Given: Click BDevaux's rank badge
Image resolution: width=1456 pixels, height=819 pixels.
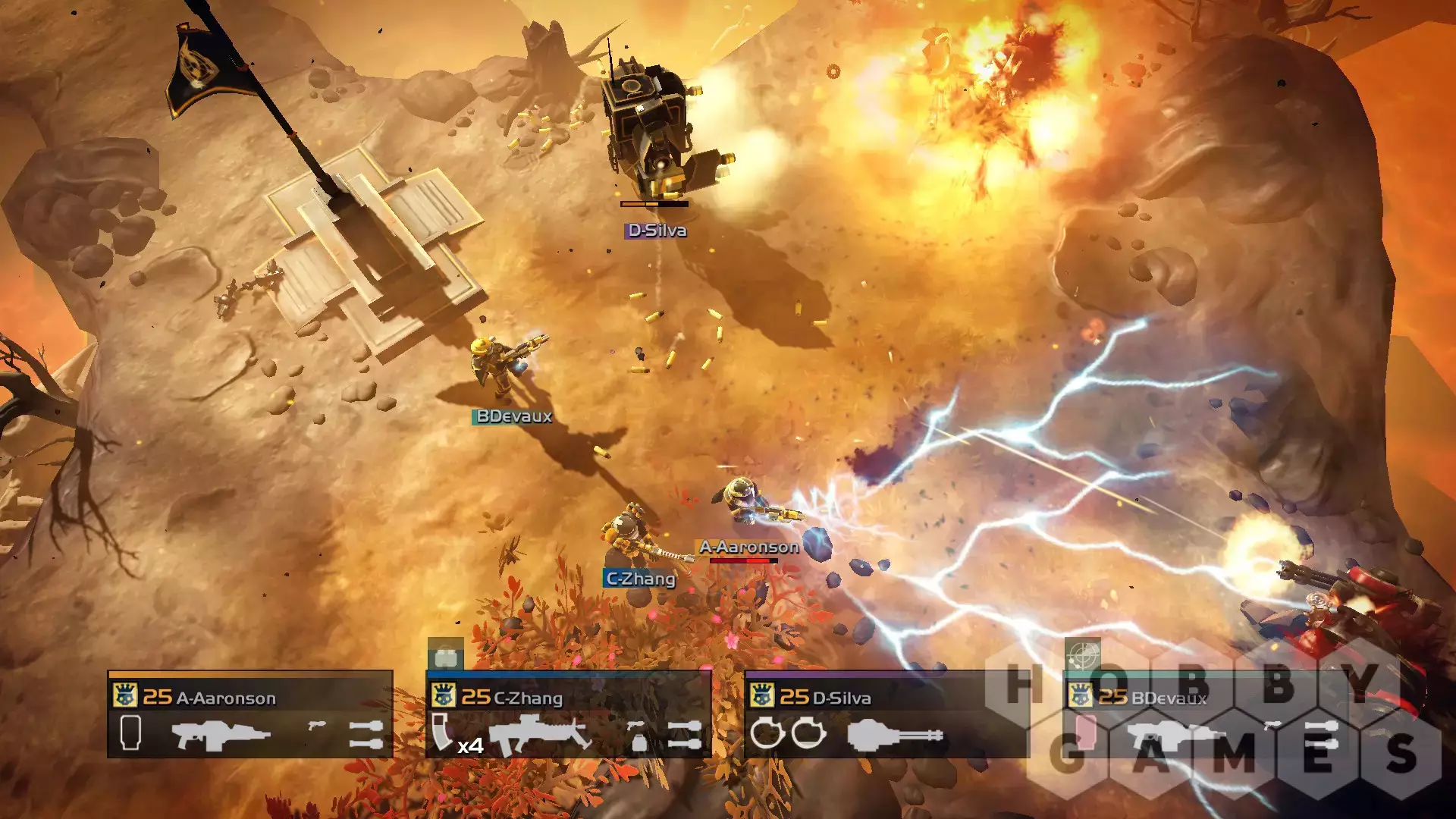Looking at the screenshot, I should (1081, 695).
